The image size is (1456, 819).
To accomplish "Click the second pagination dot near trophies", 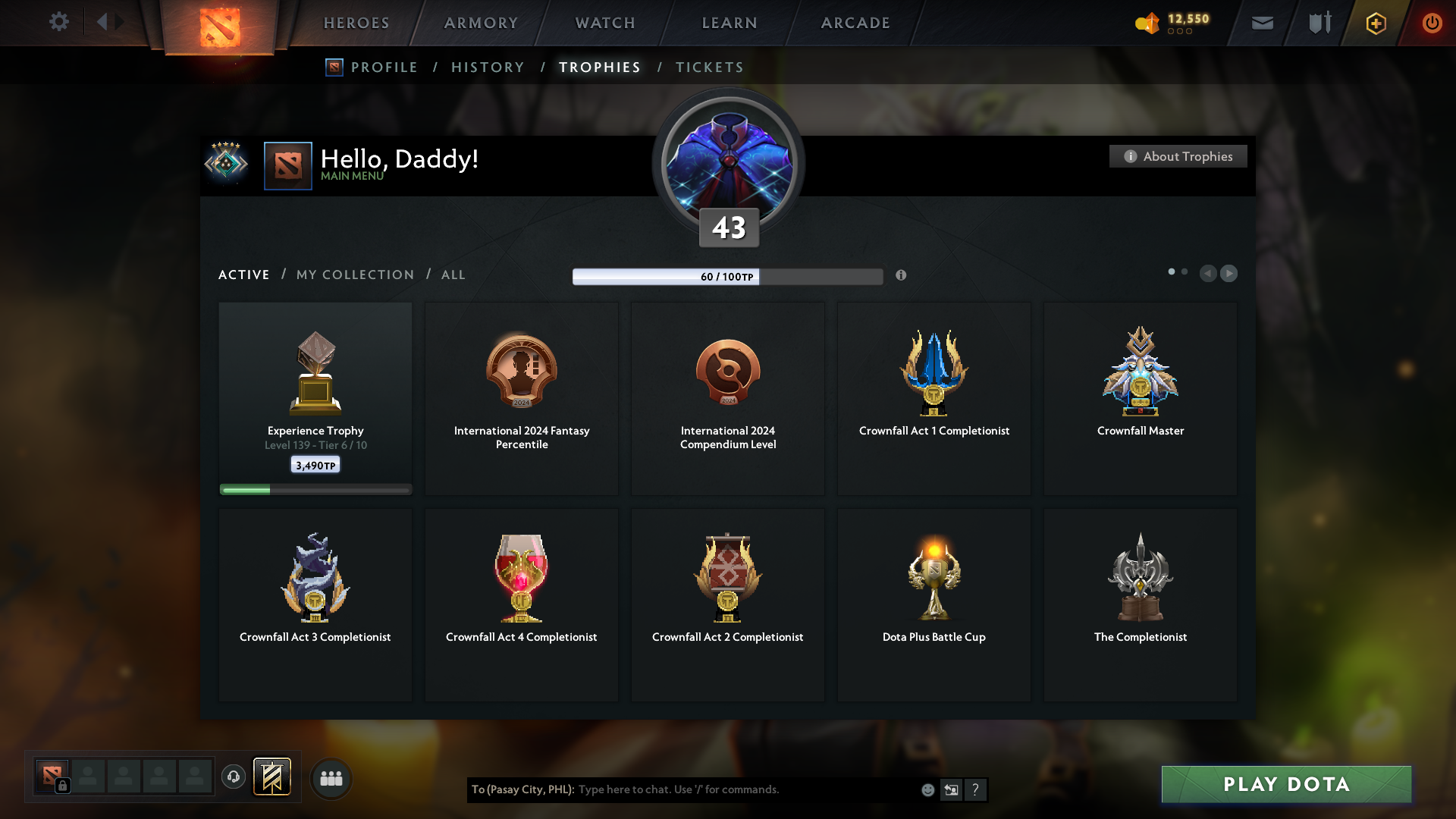I will point(1185,270).
